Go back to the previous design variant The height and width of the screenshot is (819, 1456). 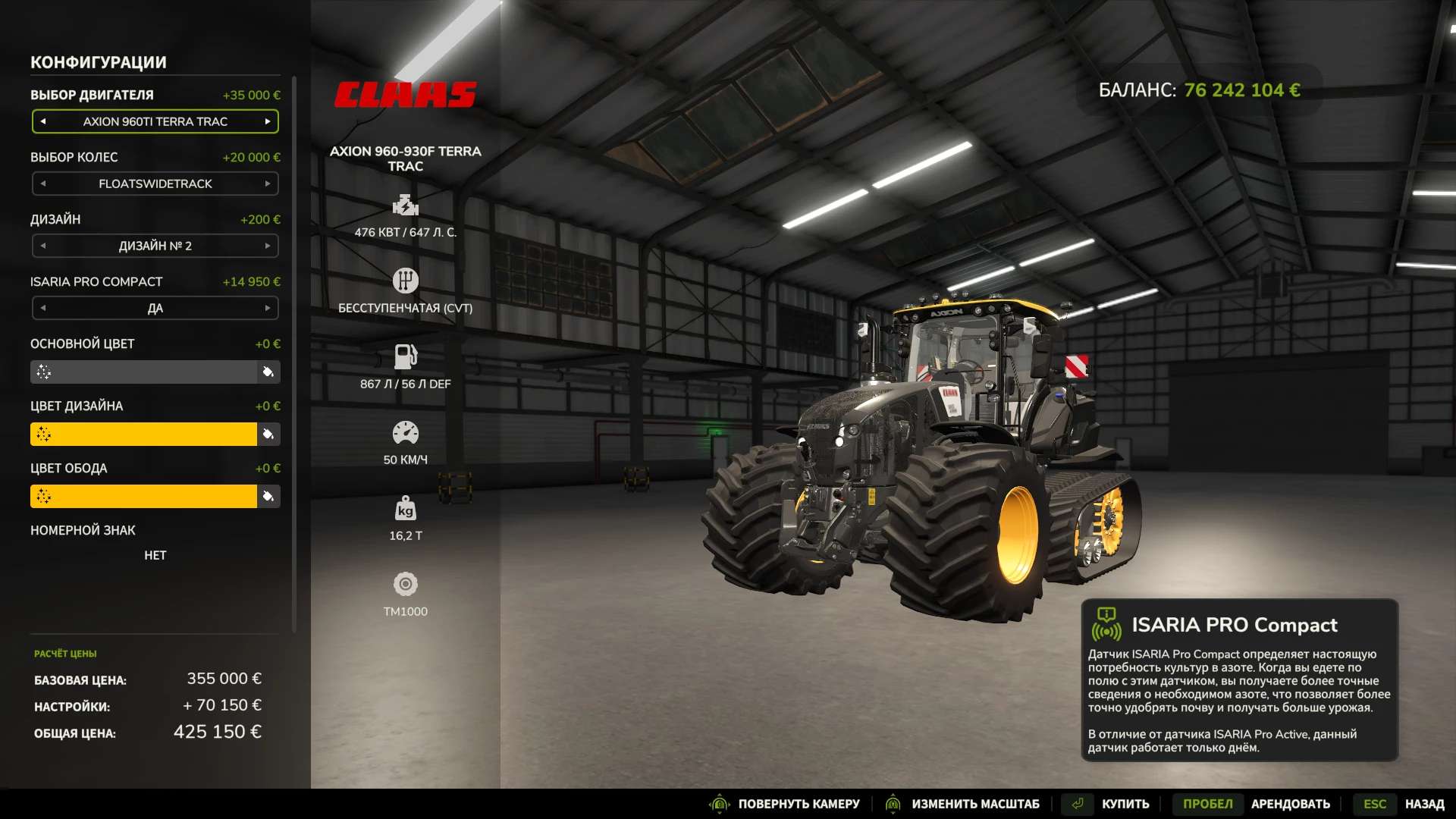pyautogui.click(x=43, y=246)
